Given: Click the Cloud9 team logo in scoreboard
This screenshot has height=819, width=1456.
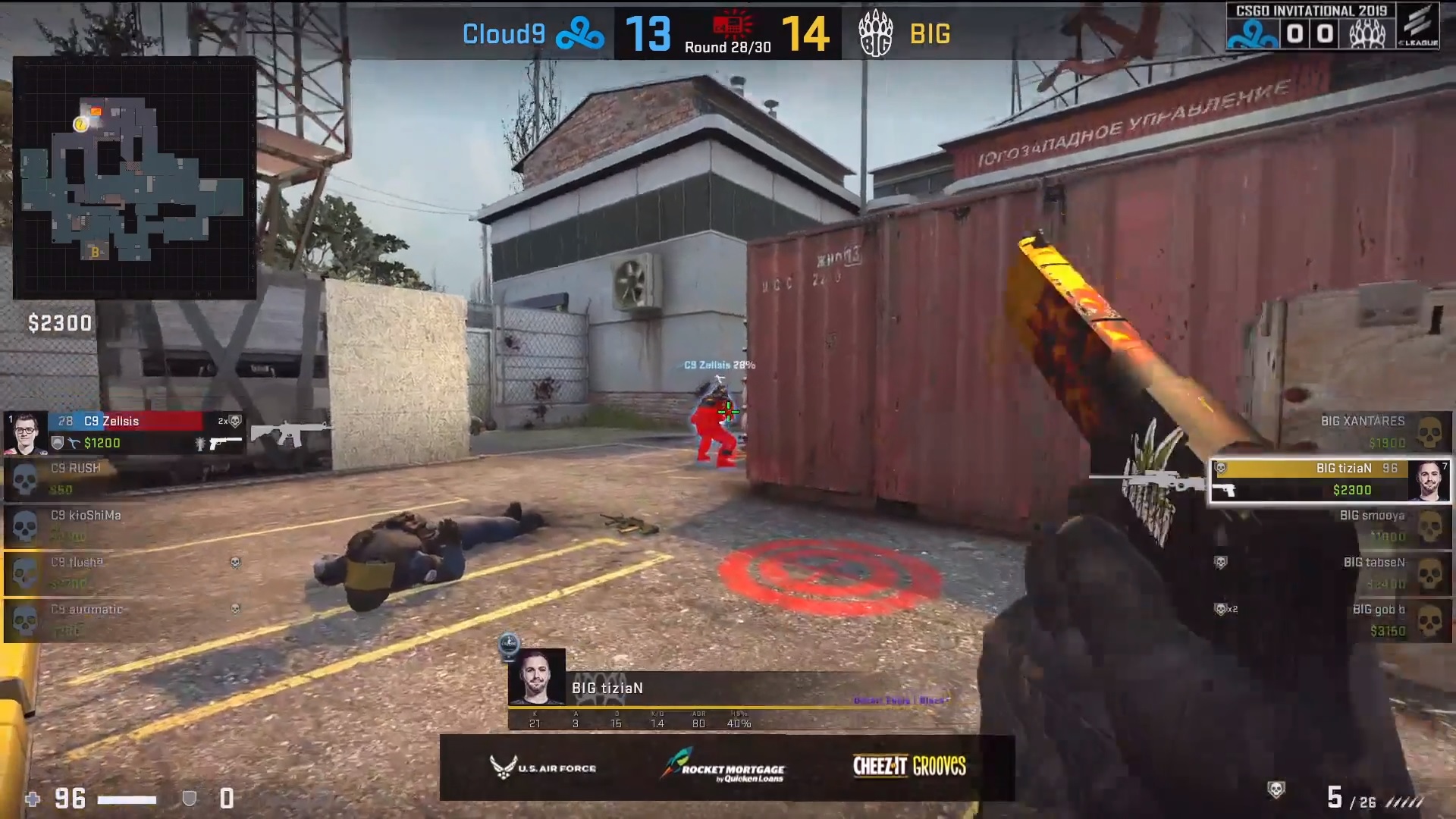Looking at the screenshot, I should coord(579,34).
